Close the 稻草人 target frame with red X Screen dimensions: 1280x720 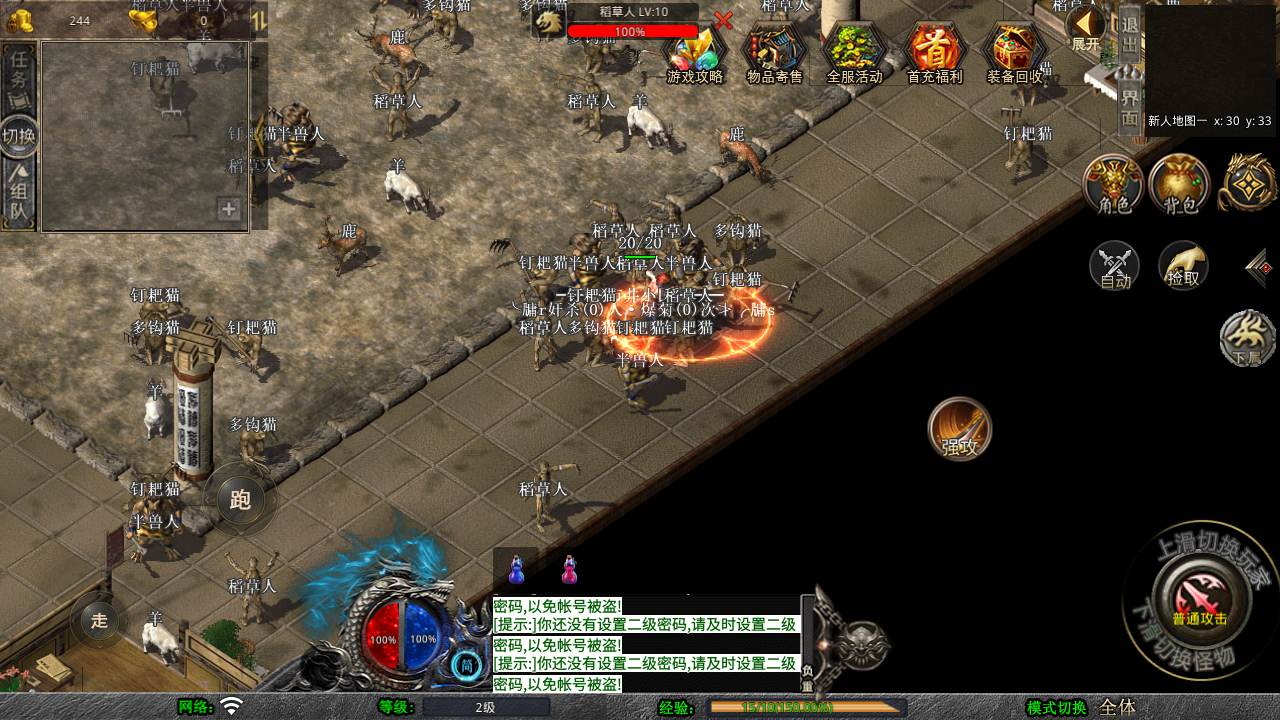click(x=723, y=19)
